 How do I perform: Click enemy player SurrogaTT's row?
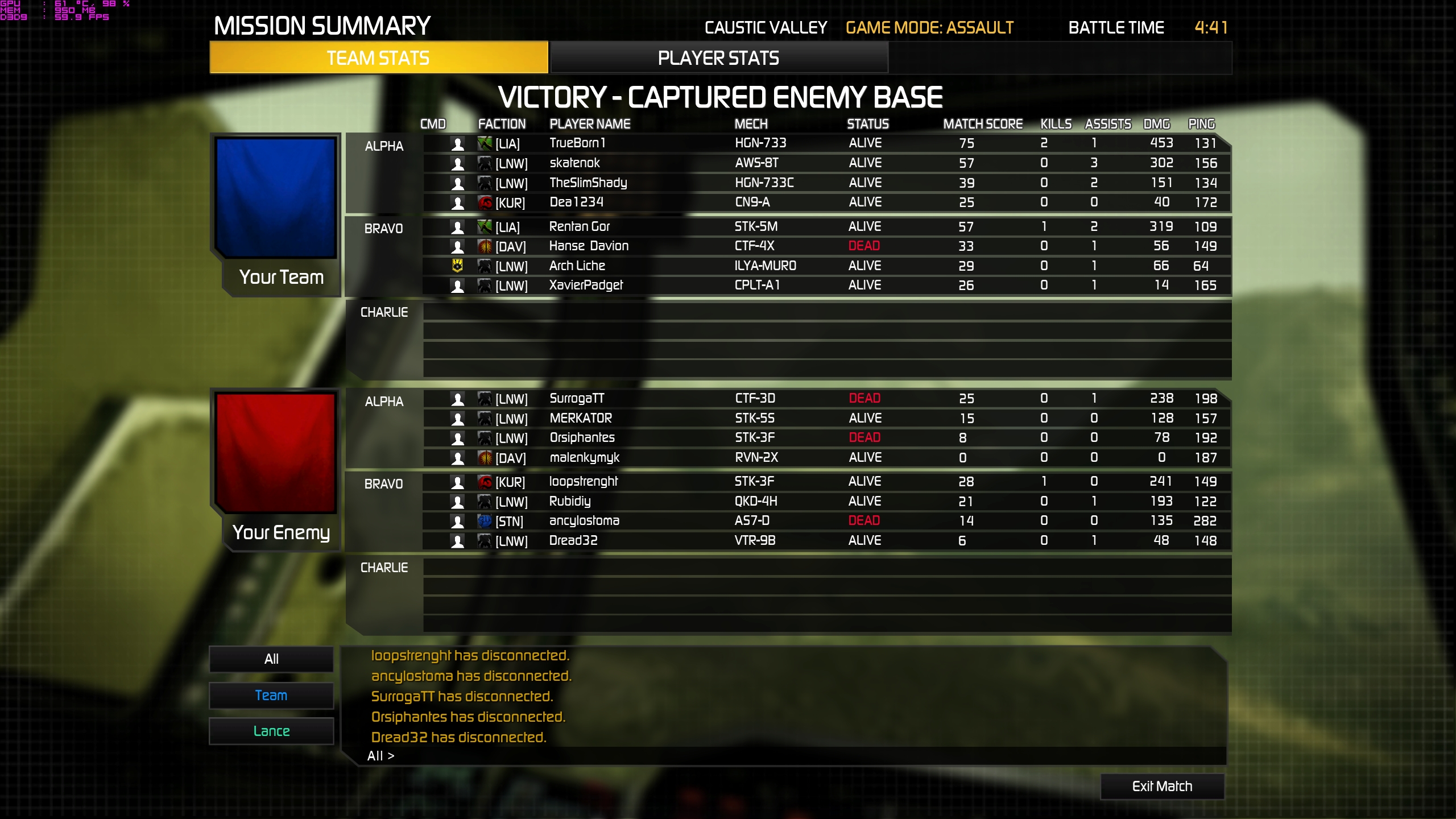click(577, 399)
